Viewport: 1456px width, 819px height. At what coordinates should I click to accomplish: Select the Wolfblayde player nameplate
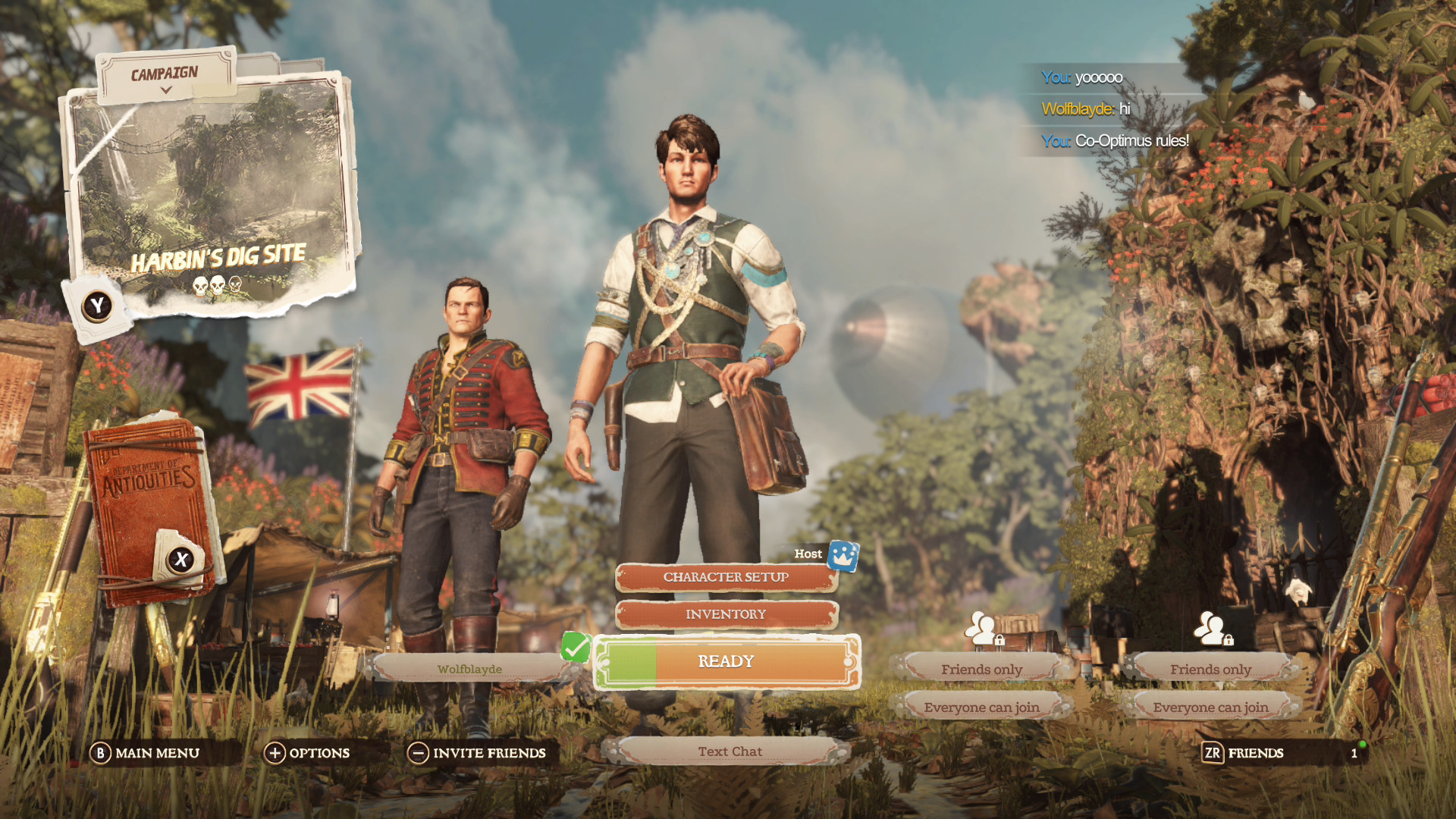click(x=469, y=669)
